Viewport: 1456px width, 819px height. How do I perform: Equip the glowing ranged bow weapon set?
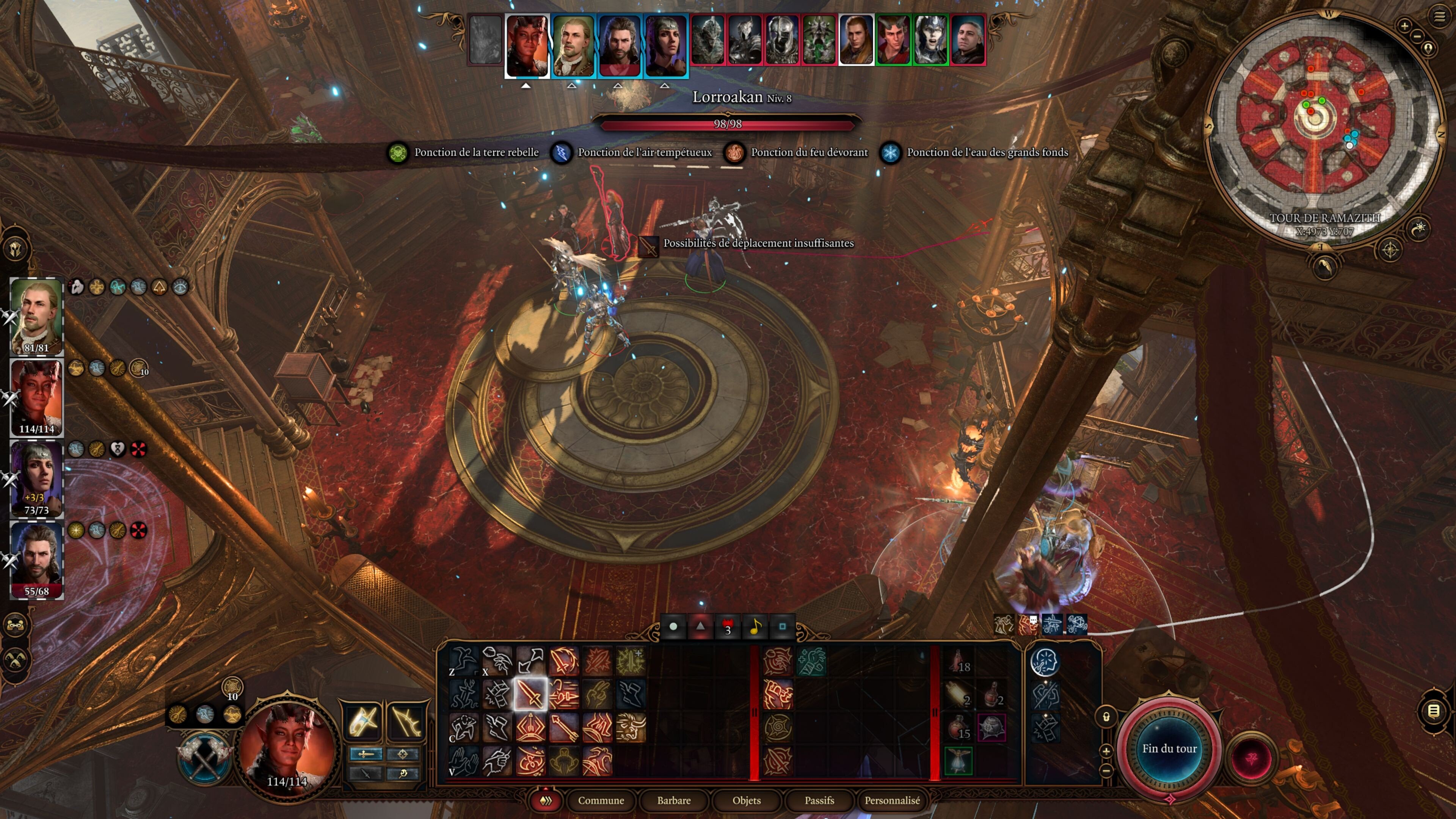pos(405,721)
